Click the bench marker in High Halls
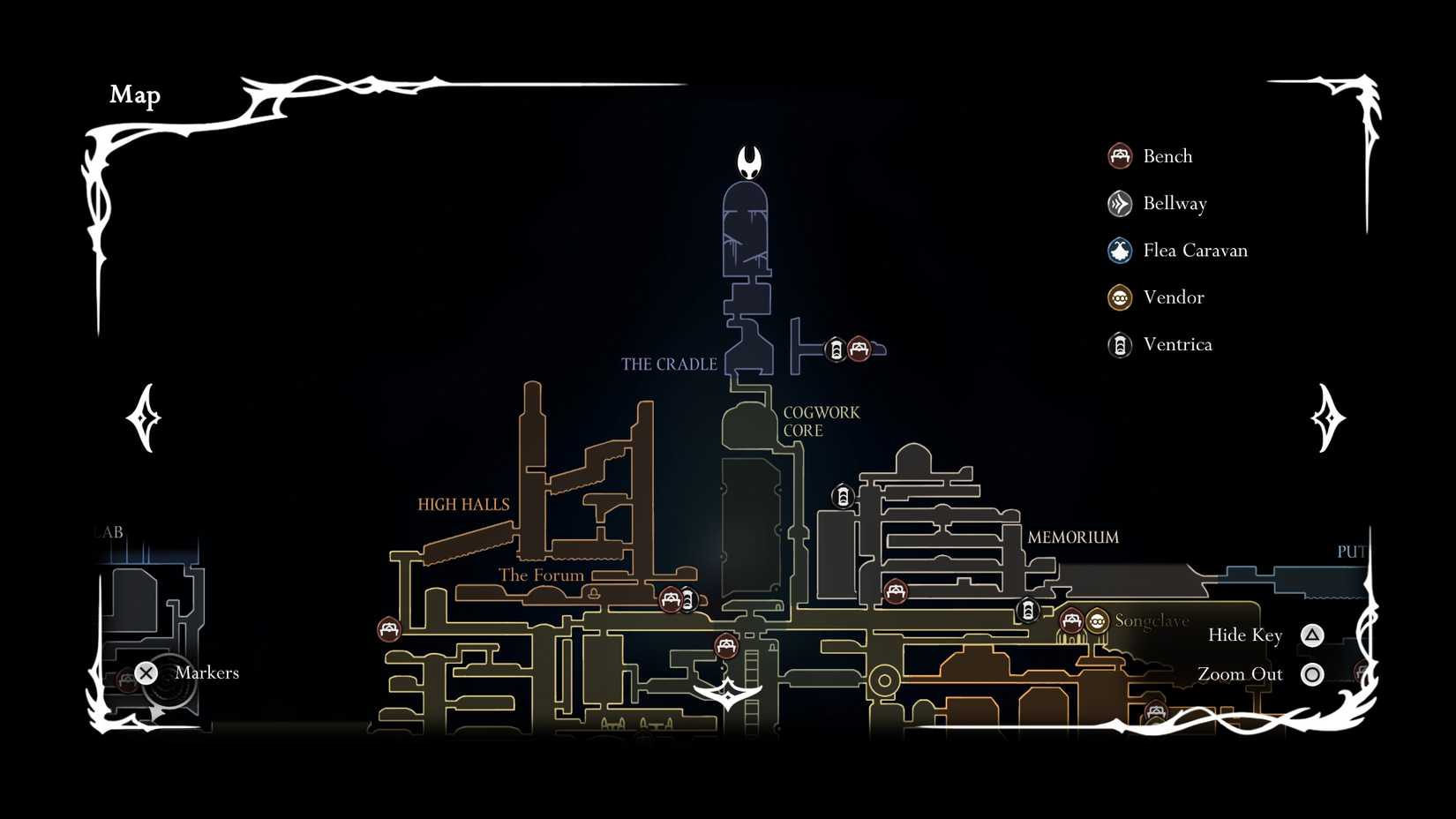The image size is (1456, 819). coord(388,628)
